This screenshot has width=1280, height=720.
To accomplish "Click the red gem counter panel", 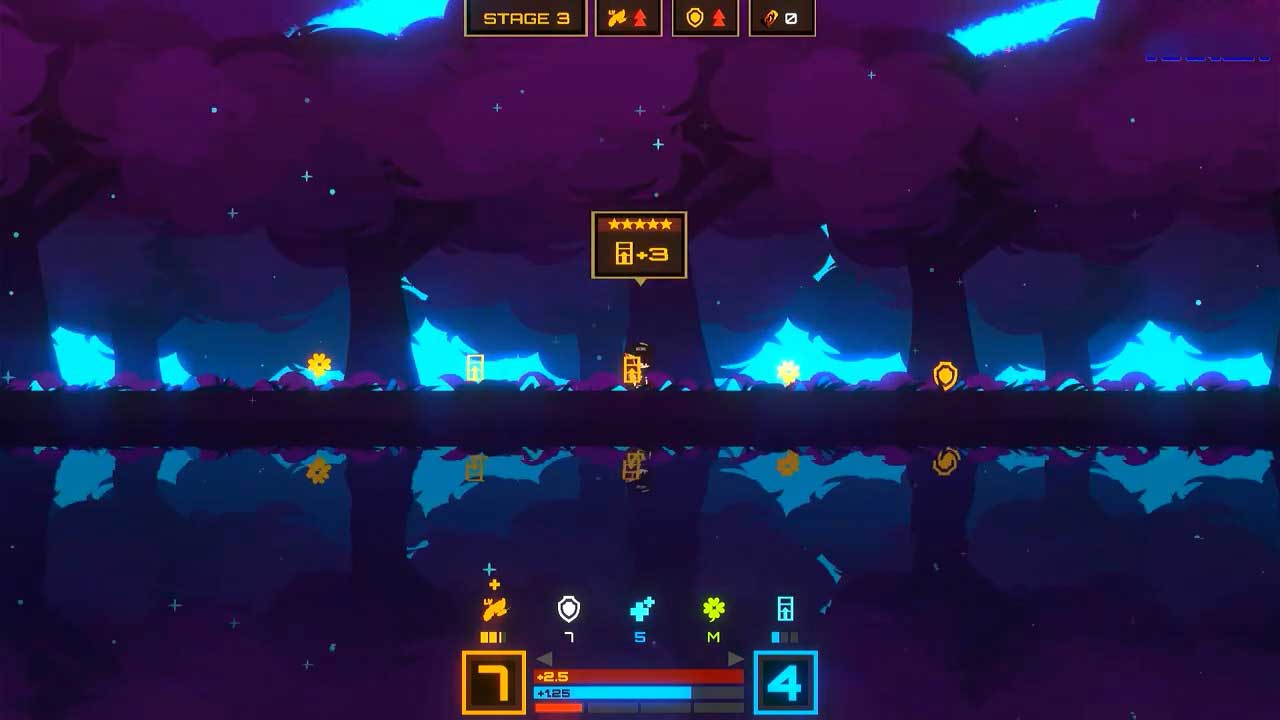I will 782,18.
